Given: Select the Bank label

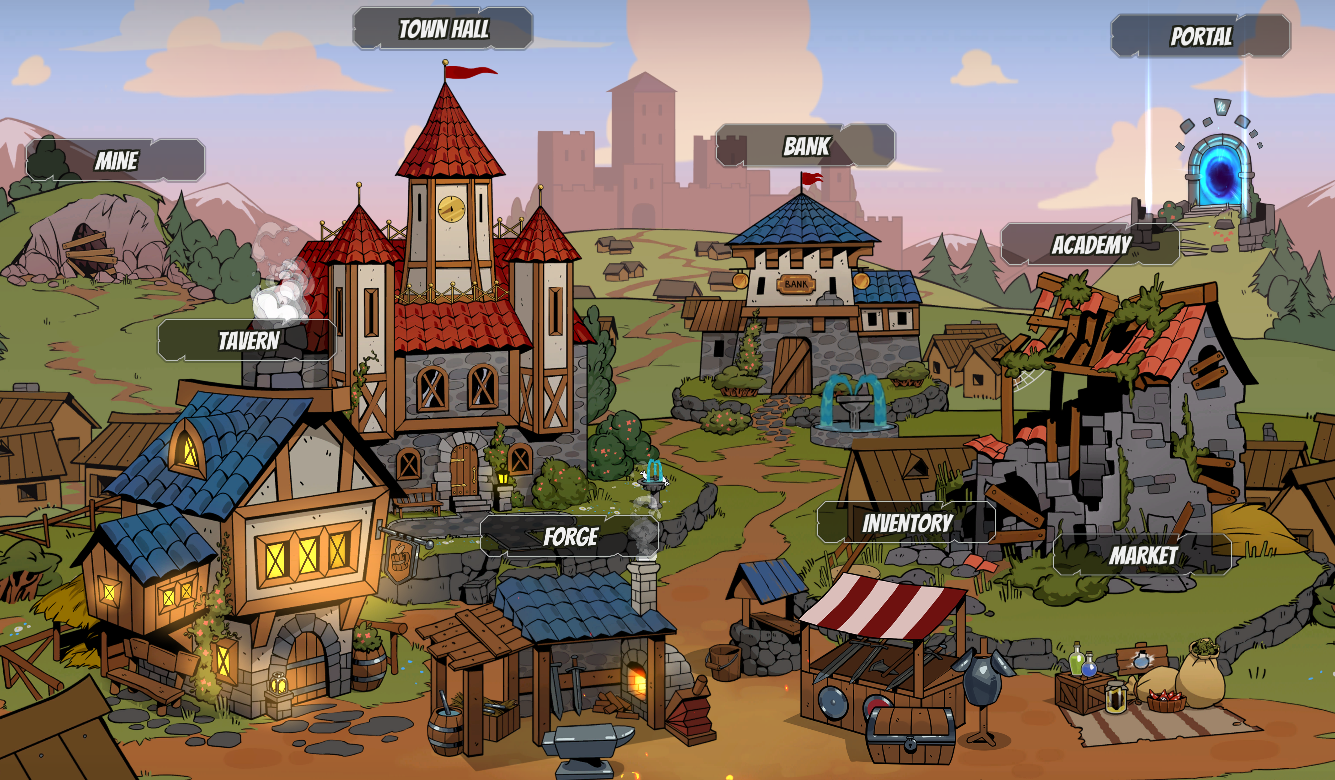Looking at the screenshot, I should [806, 146].
